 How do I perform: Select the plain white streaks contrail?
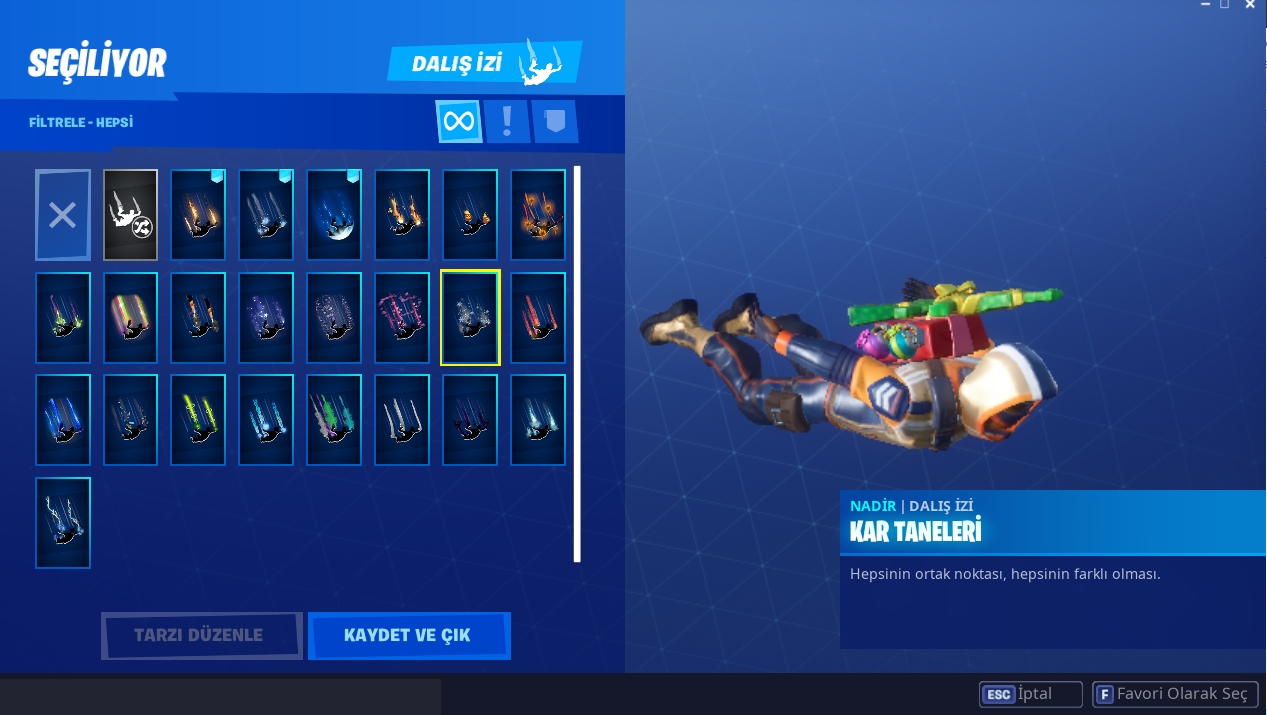click(402, 420)
